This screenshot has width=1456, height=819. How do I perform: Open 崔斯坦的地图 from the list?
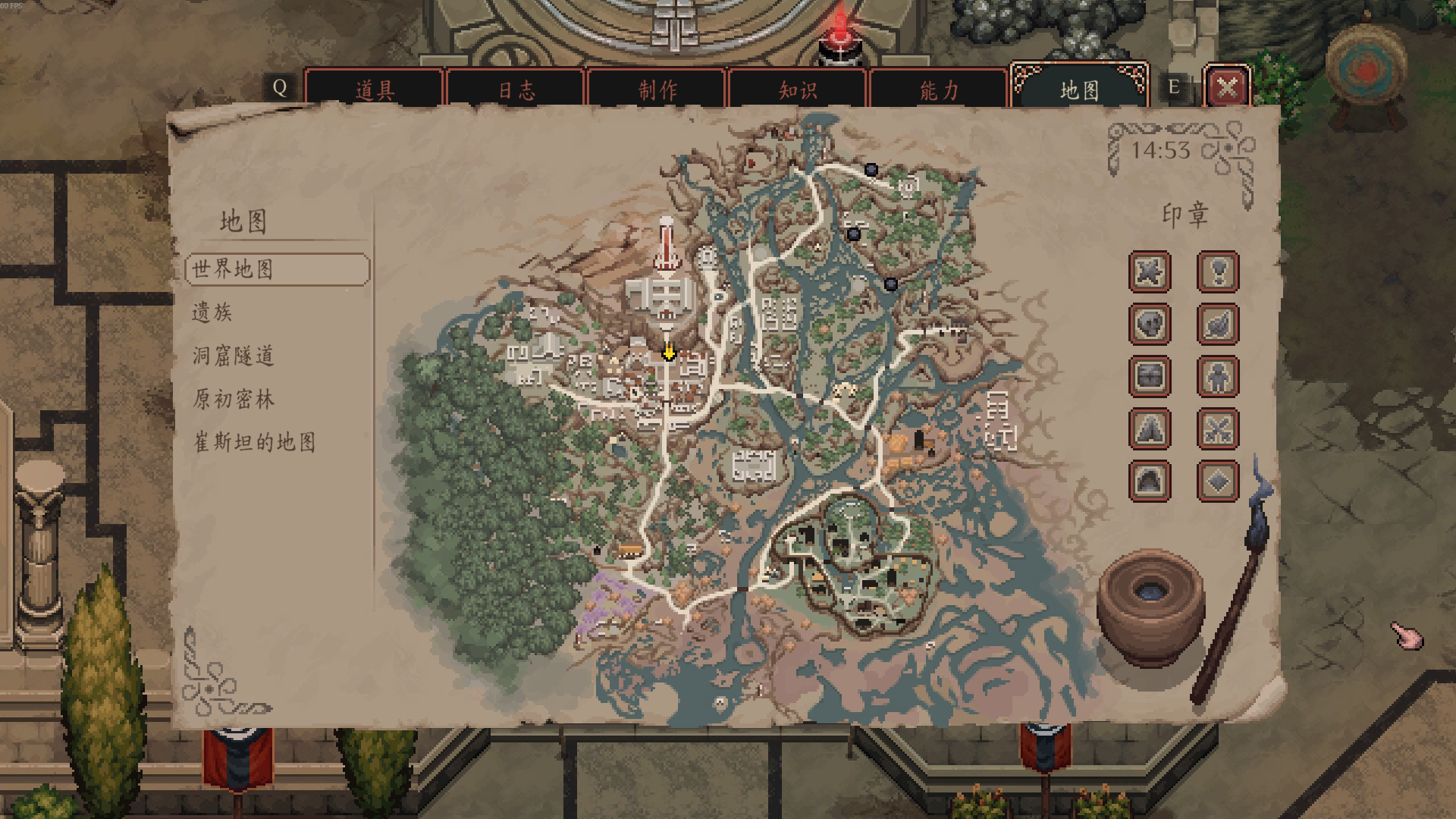255,442
